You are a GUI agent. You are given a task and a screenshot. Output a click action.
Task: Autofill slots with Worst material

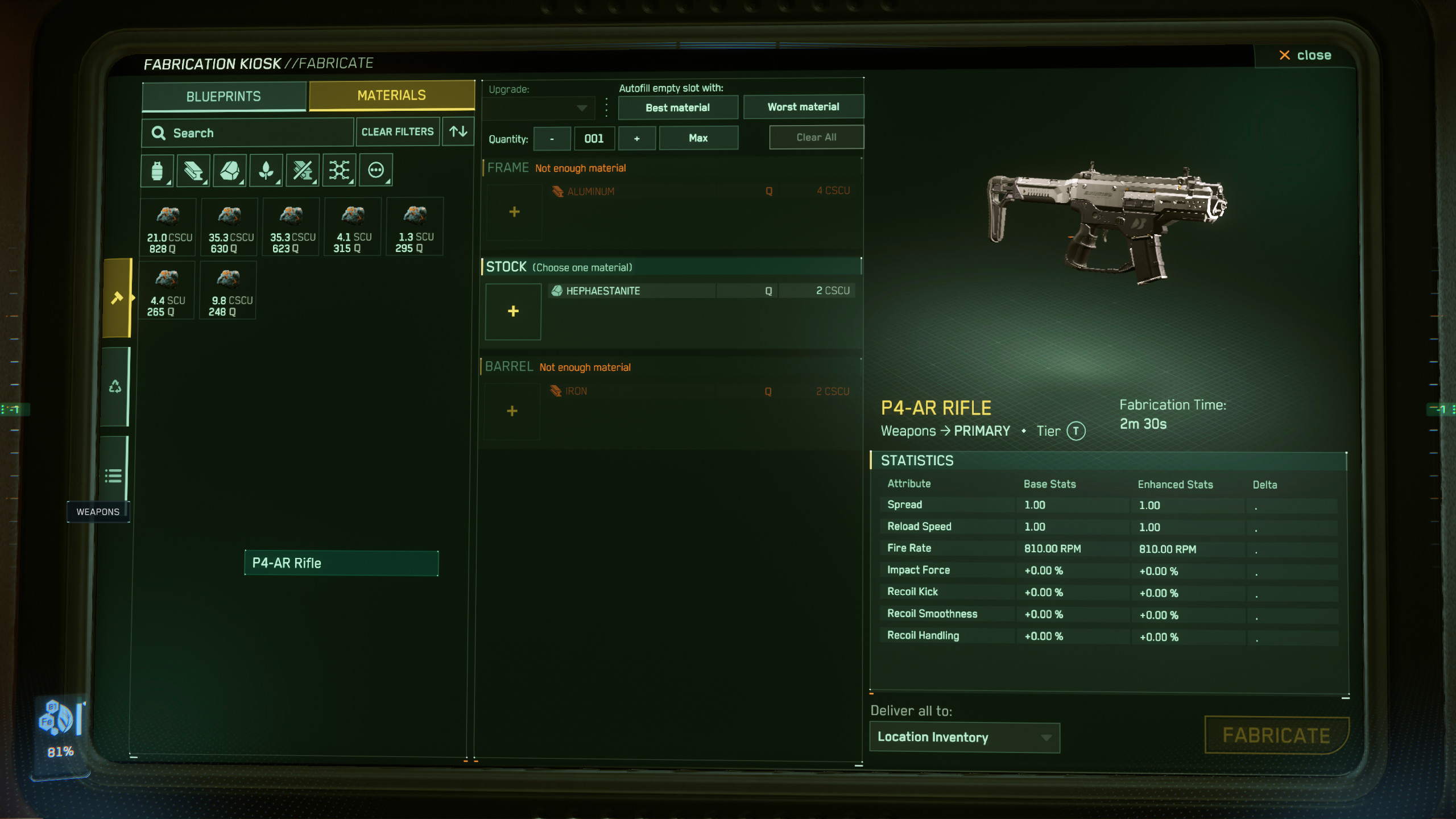[803, 107]
